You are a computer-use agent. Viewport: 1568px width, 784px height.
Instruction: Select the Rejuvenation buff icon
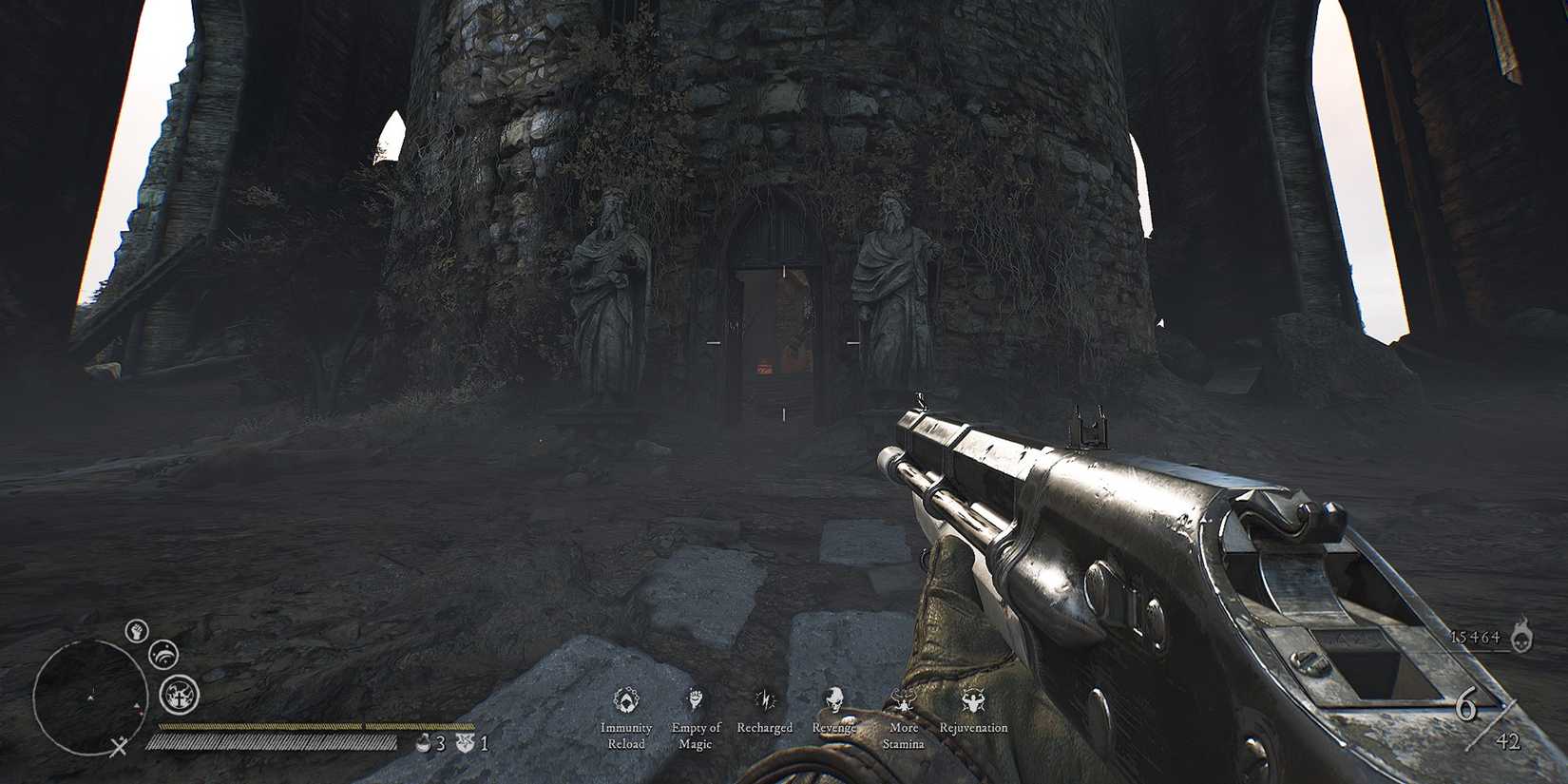pyautogui.click(x=970, y=697)
